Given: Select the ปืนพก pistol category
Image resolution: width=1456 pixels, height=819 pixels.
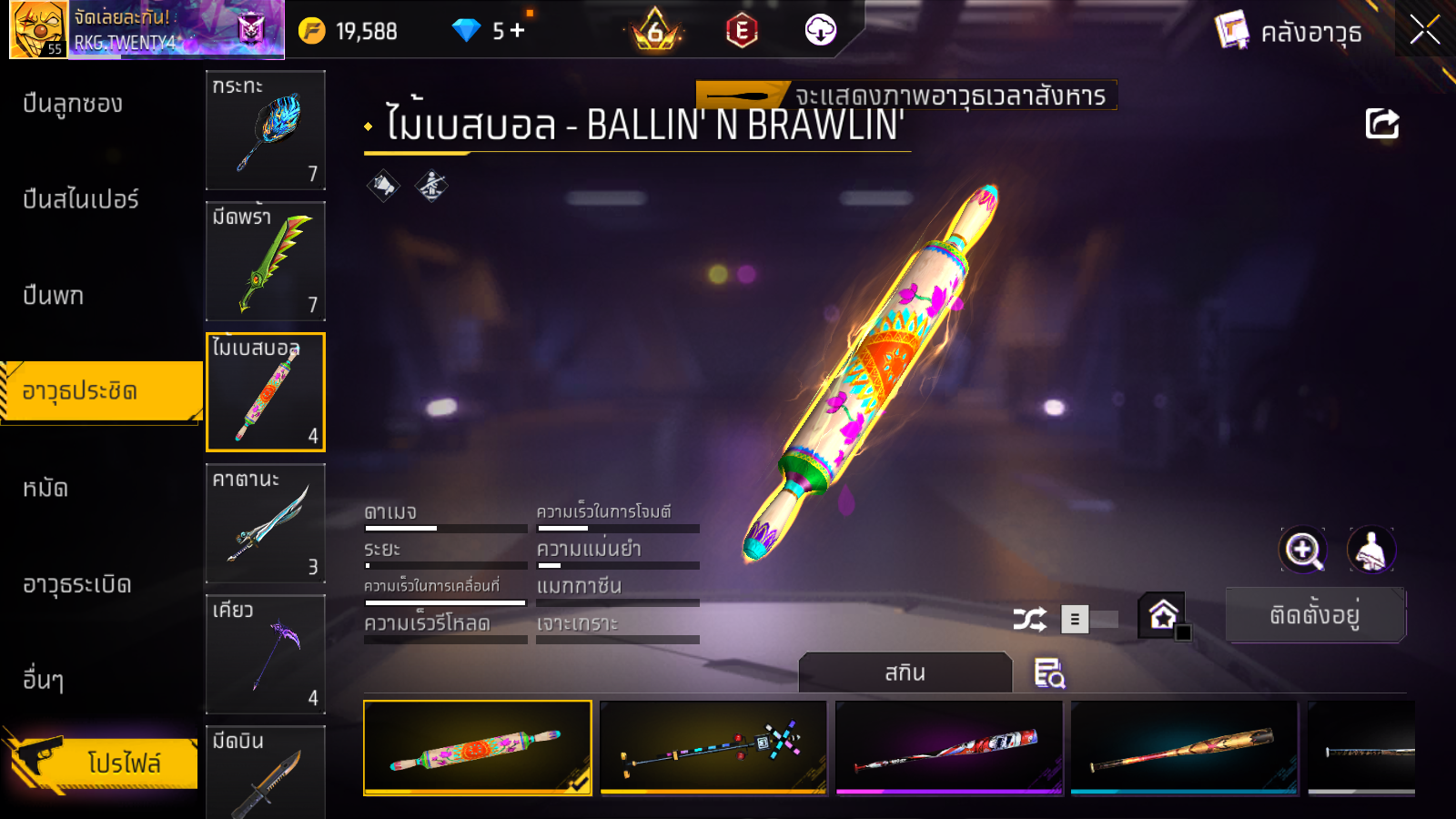Looking at the screenshot, I should tap(53, 296).
